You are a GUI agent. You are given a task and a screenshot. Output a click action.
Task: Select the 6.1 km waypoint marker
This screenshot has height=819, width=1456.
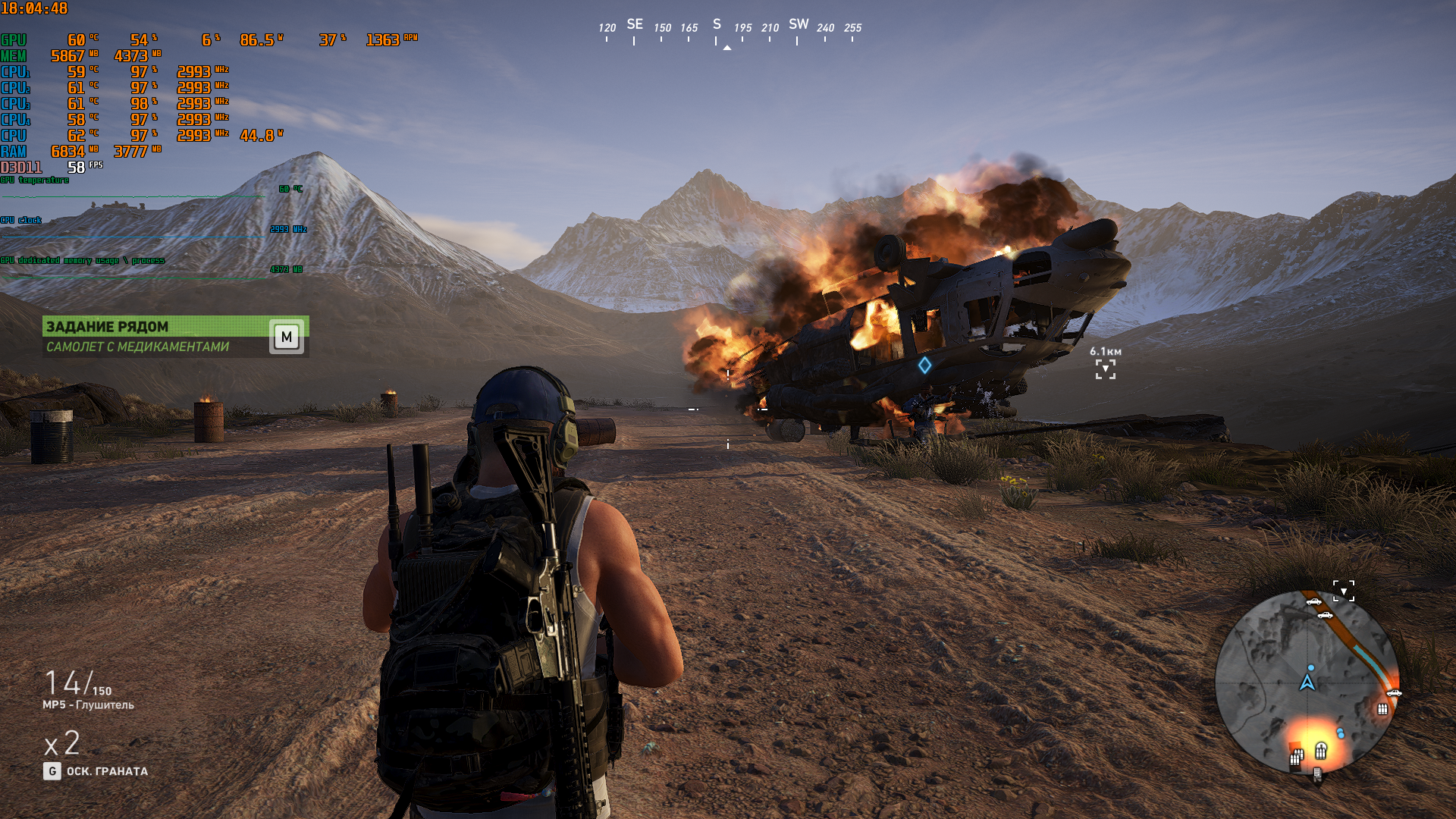tap(1105, 369)
